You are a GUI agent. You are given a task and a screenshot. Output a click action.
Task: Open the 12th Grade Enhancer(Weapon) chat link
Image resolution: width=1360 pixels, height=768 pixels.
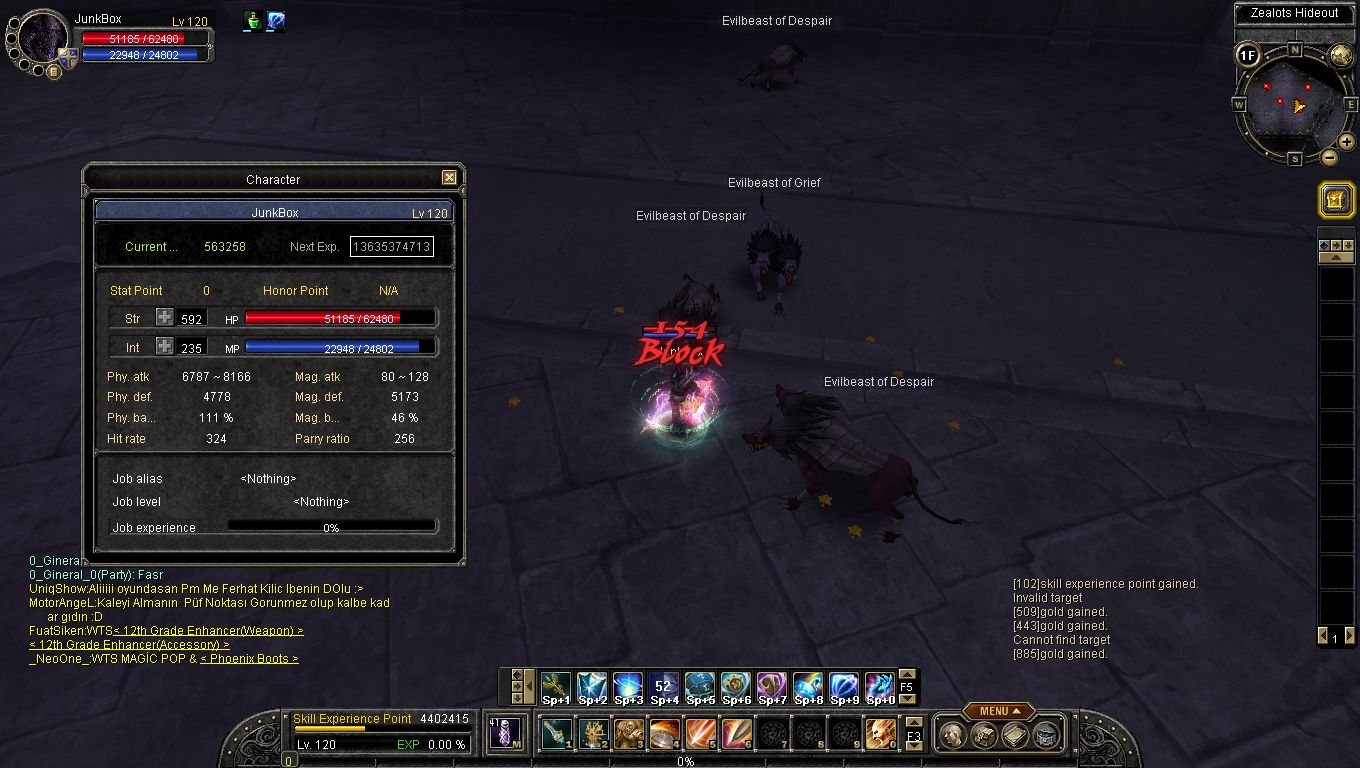tap(208, 631)
